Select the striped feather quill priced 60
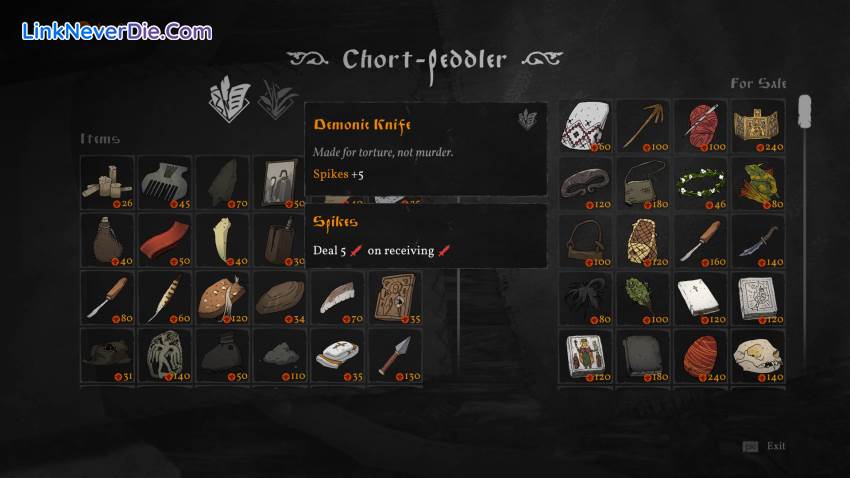The image size is (850, 478). (164, 297)
